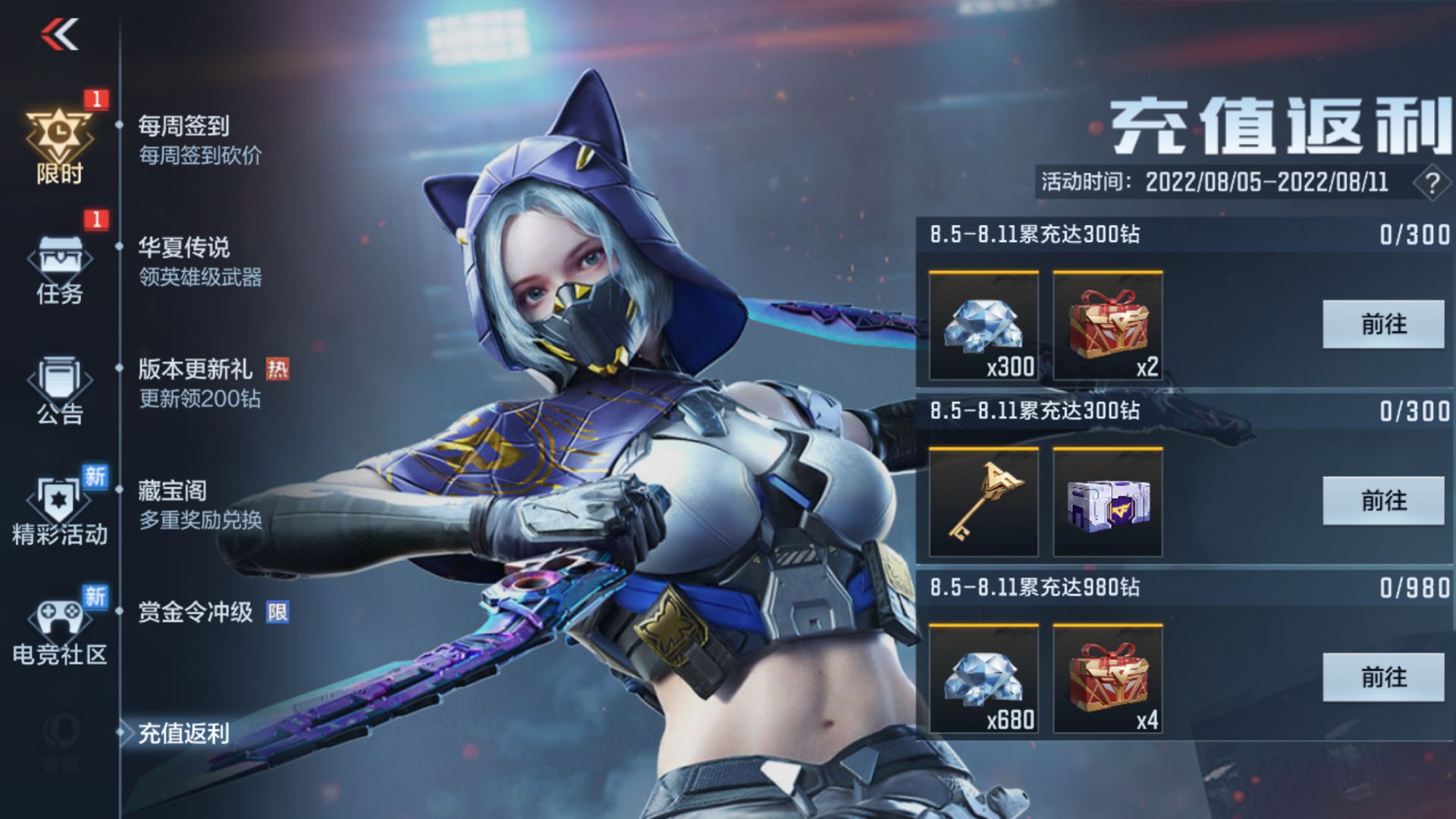Go back with the double-arrow button
The width and height of the screenshot is (1456, 819).
point(60,35)
